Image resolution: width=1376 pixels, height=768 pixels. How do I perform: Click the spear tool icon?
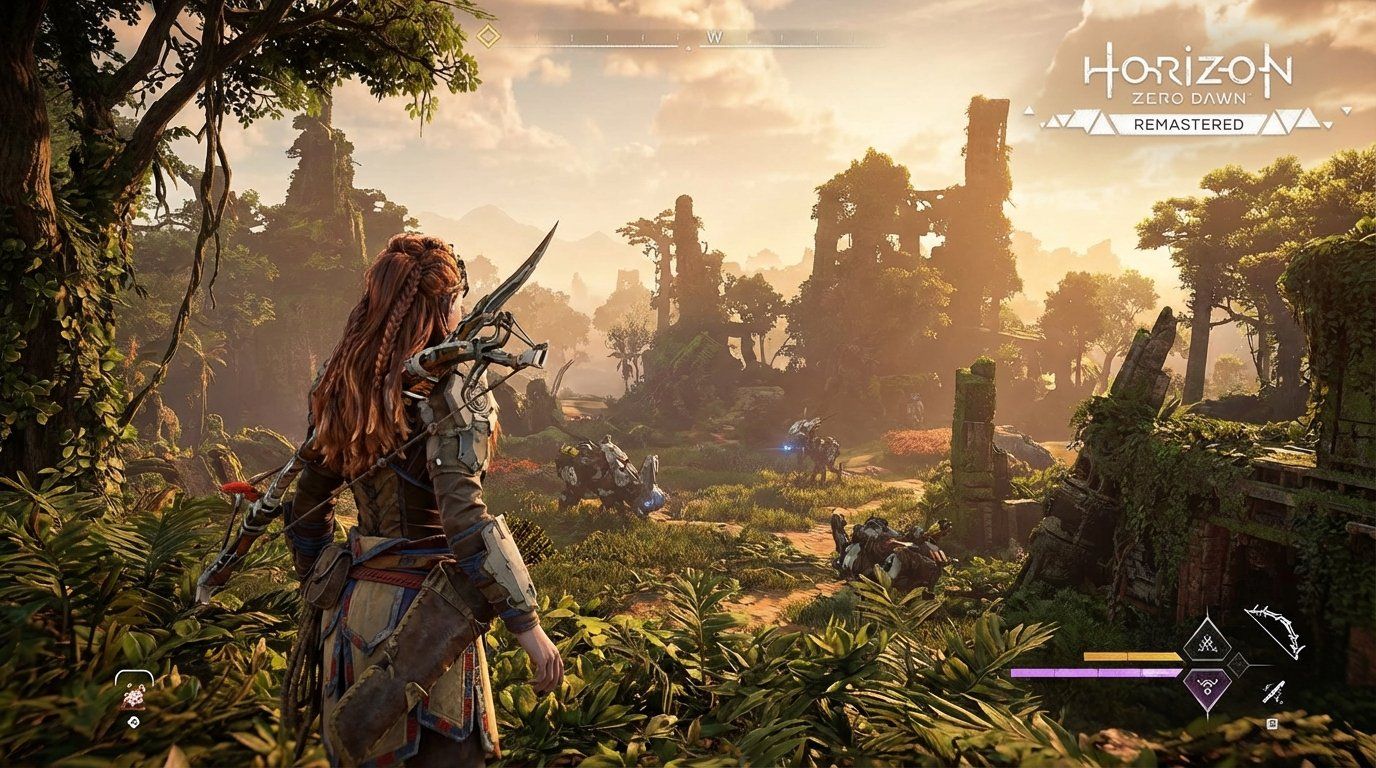[x=1274, y=694]
